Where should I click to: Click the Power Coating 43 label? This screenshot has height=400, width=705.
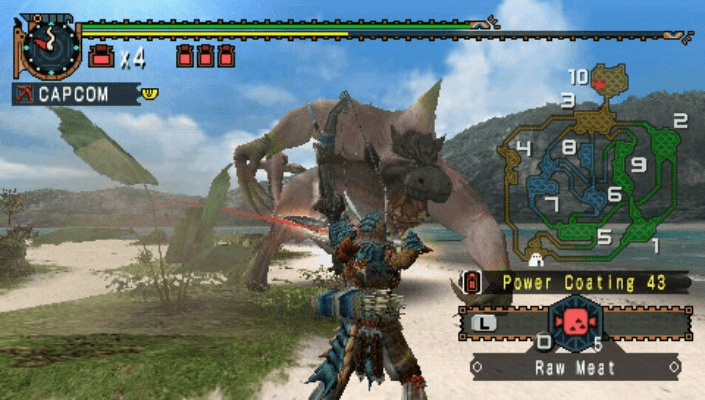click(x=585, y=283)
